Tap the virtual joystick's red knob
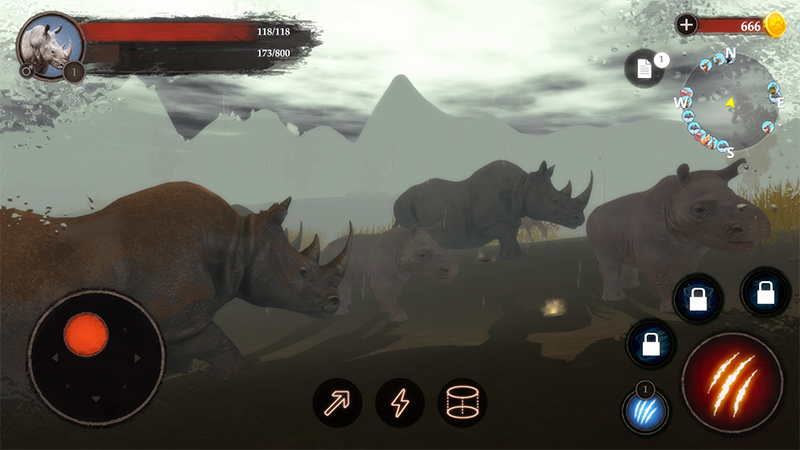The height and width of the screenshot is (450, 800). (86, 334)
